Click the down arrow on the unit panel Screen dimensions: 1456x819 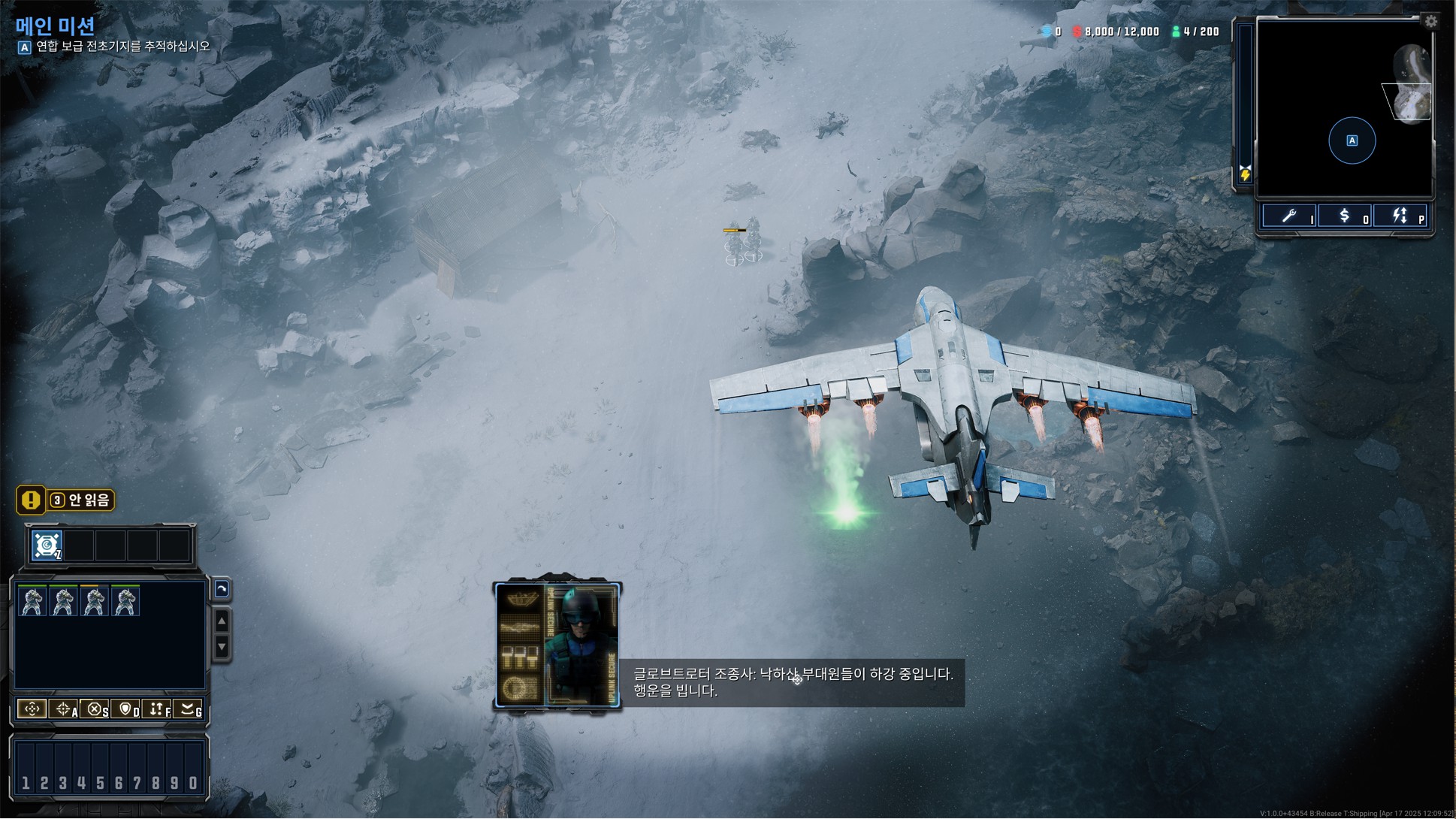point(222,646)
